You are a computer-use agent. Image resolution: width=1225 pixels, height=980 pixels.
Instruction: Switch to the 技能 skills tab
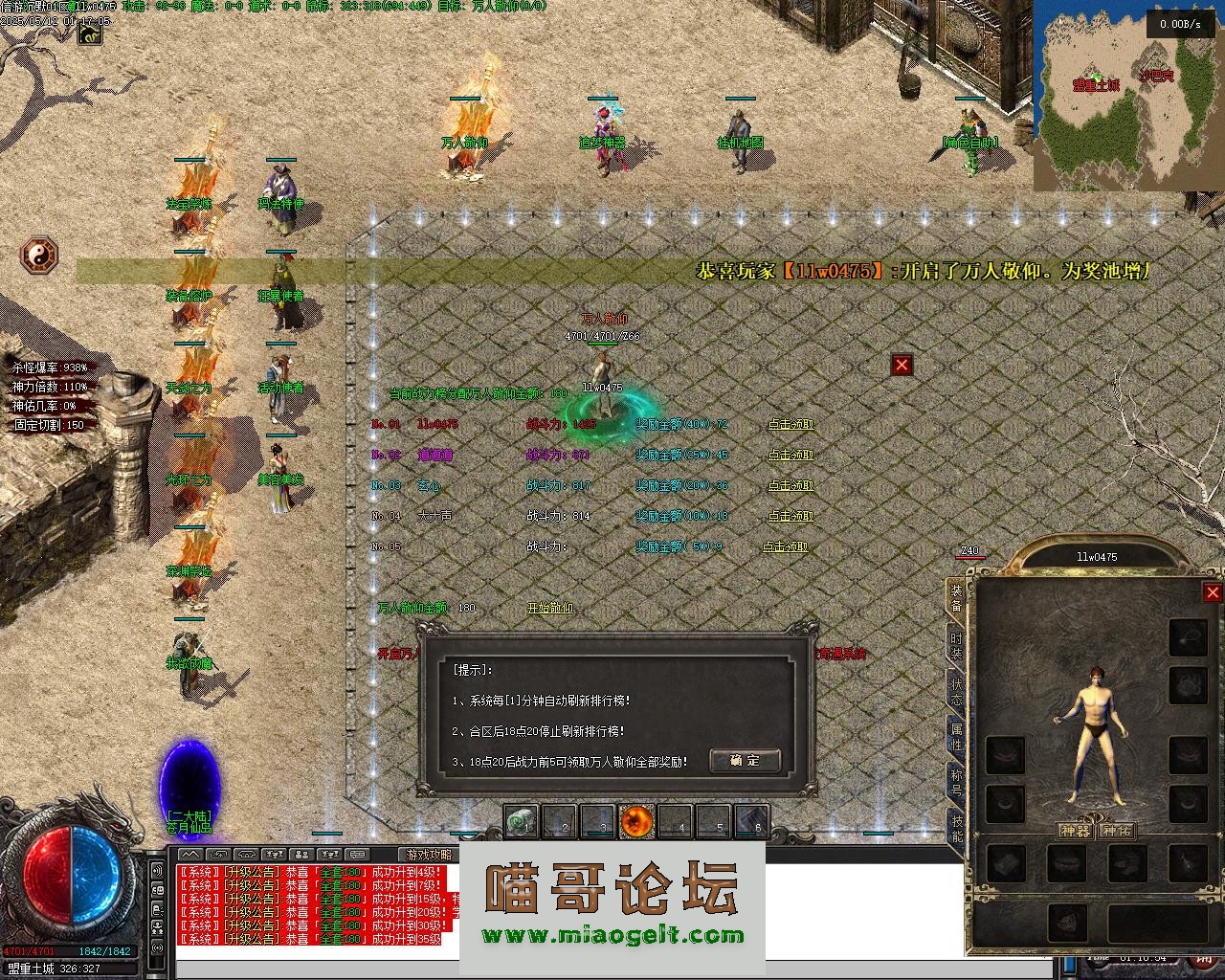tap(956, 827)
